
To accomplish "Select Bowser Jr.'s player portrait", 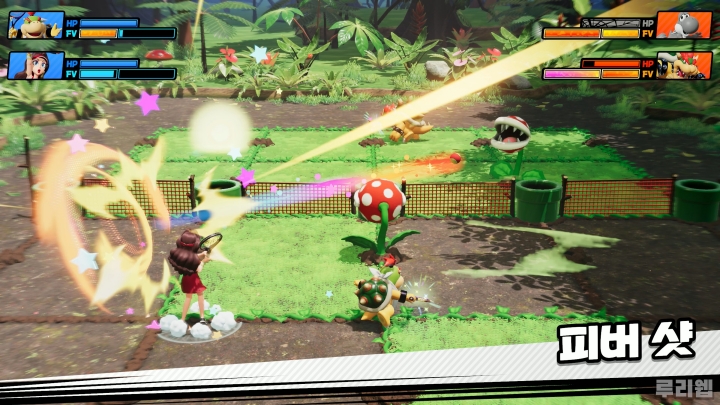I will [x=35, y=25].
